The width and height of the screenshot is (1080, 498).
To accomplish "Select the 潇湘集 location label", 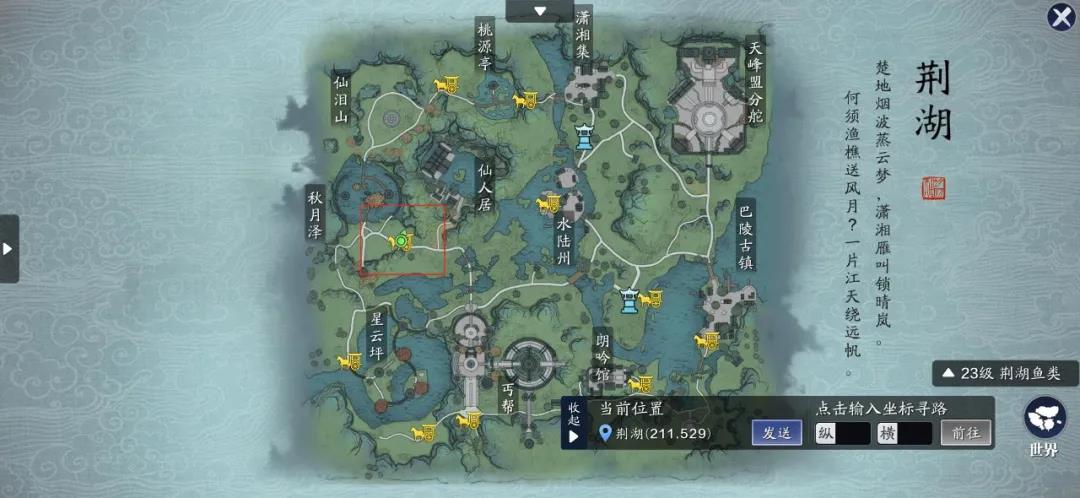I will [x=583, y=34].
